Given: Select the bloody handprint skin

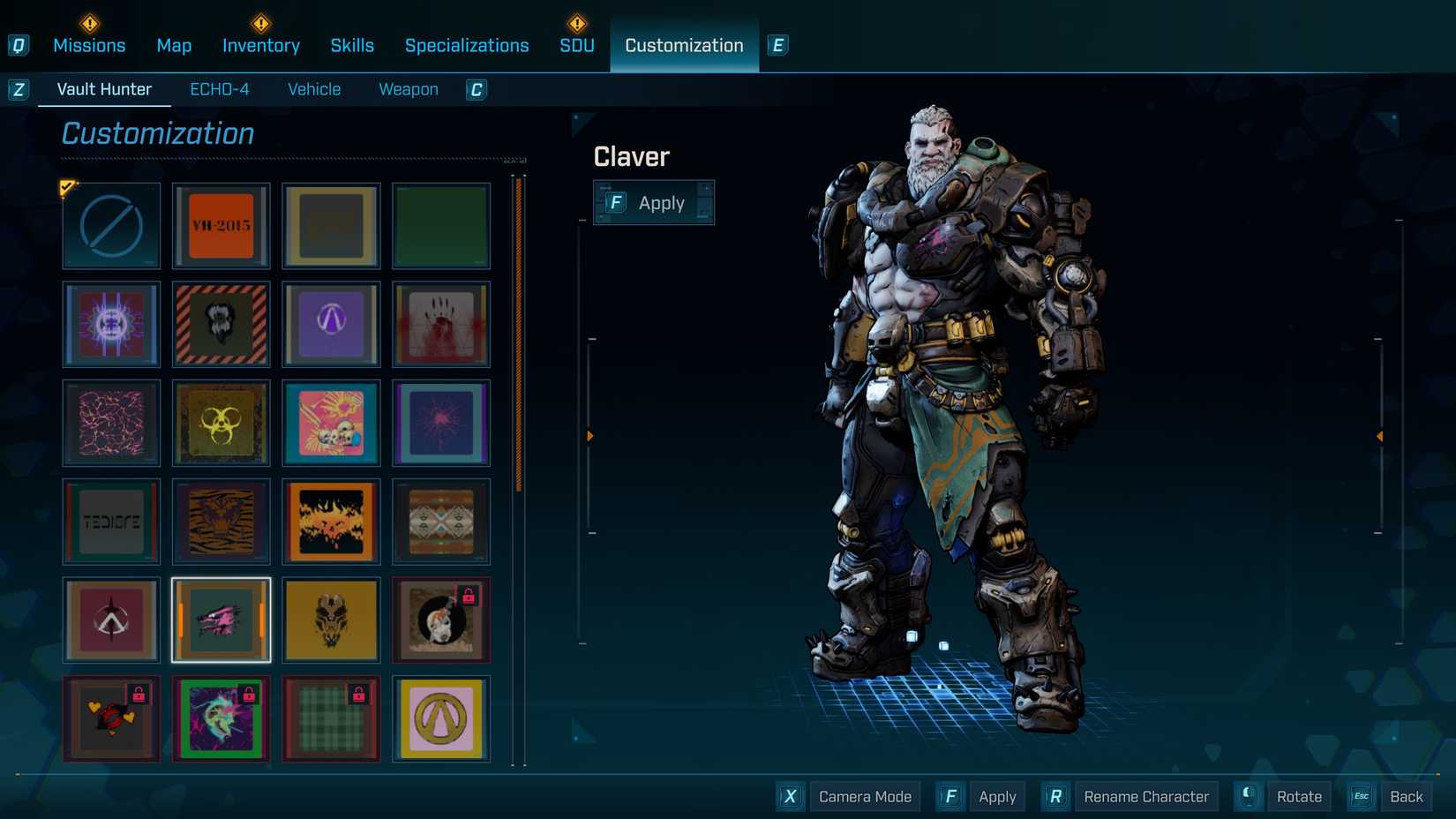Looking at the screenshot, I should pyautogui.click(x=440, y=325).
